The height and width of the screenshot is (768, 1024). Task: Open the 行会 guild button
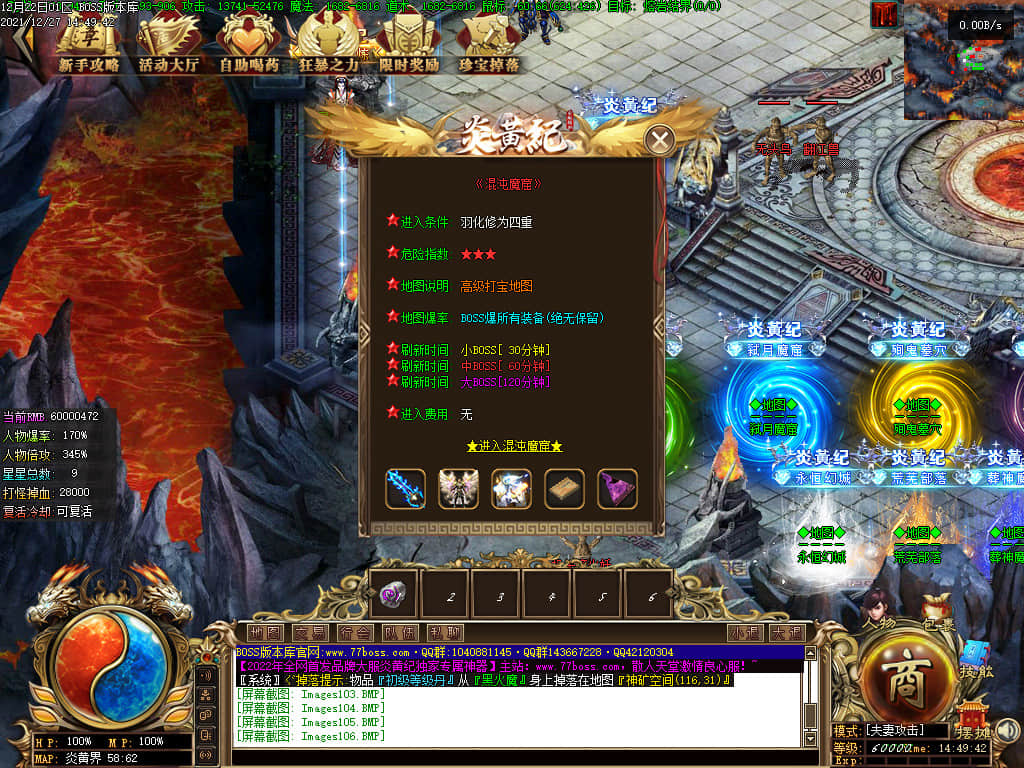[355, 632]
